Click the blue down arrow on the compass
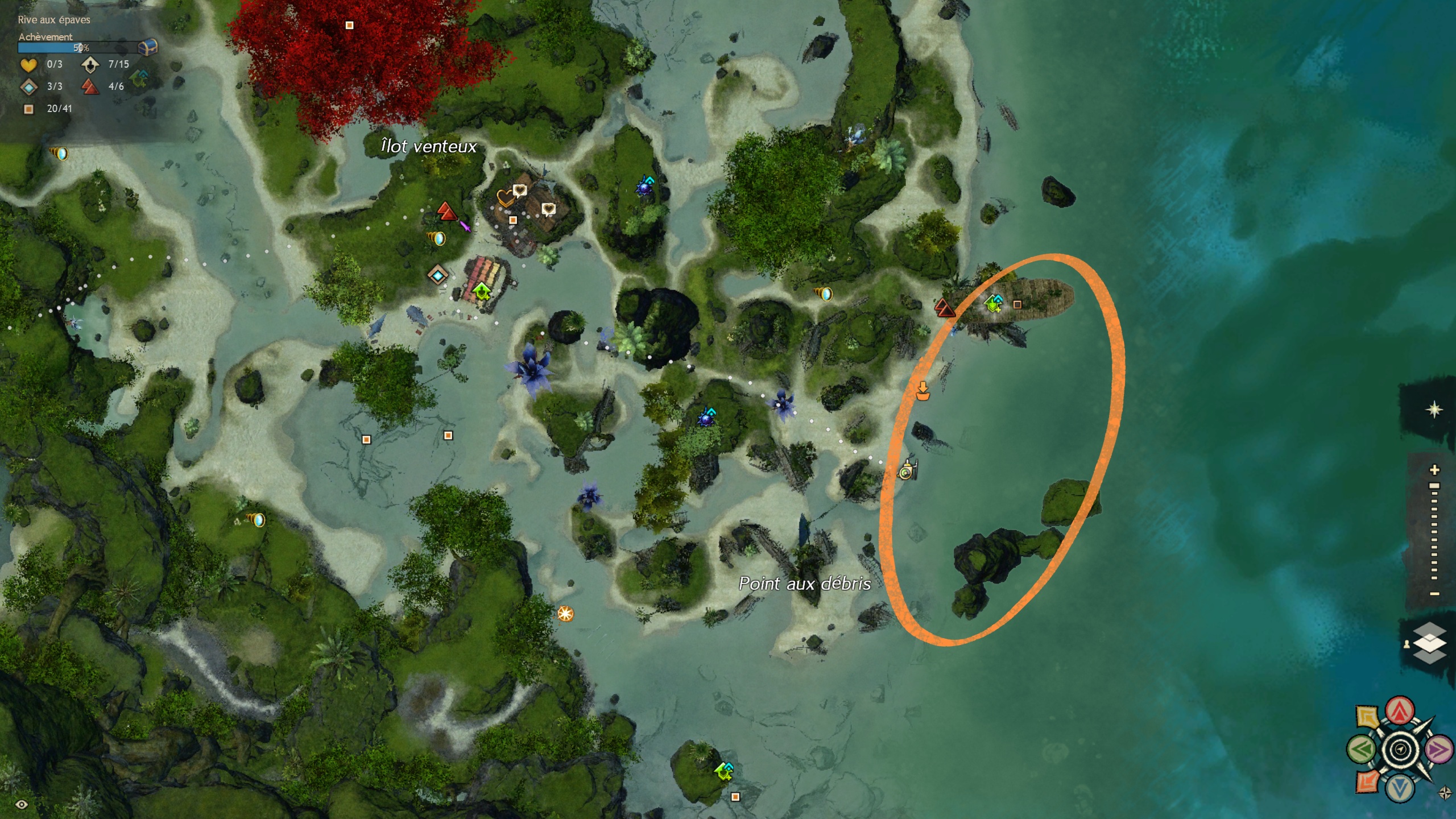 (1400, 789)
